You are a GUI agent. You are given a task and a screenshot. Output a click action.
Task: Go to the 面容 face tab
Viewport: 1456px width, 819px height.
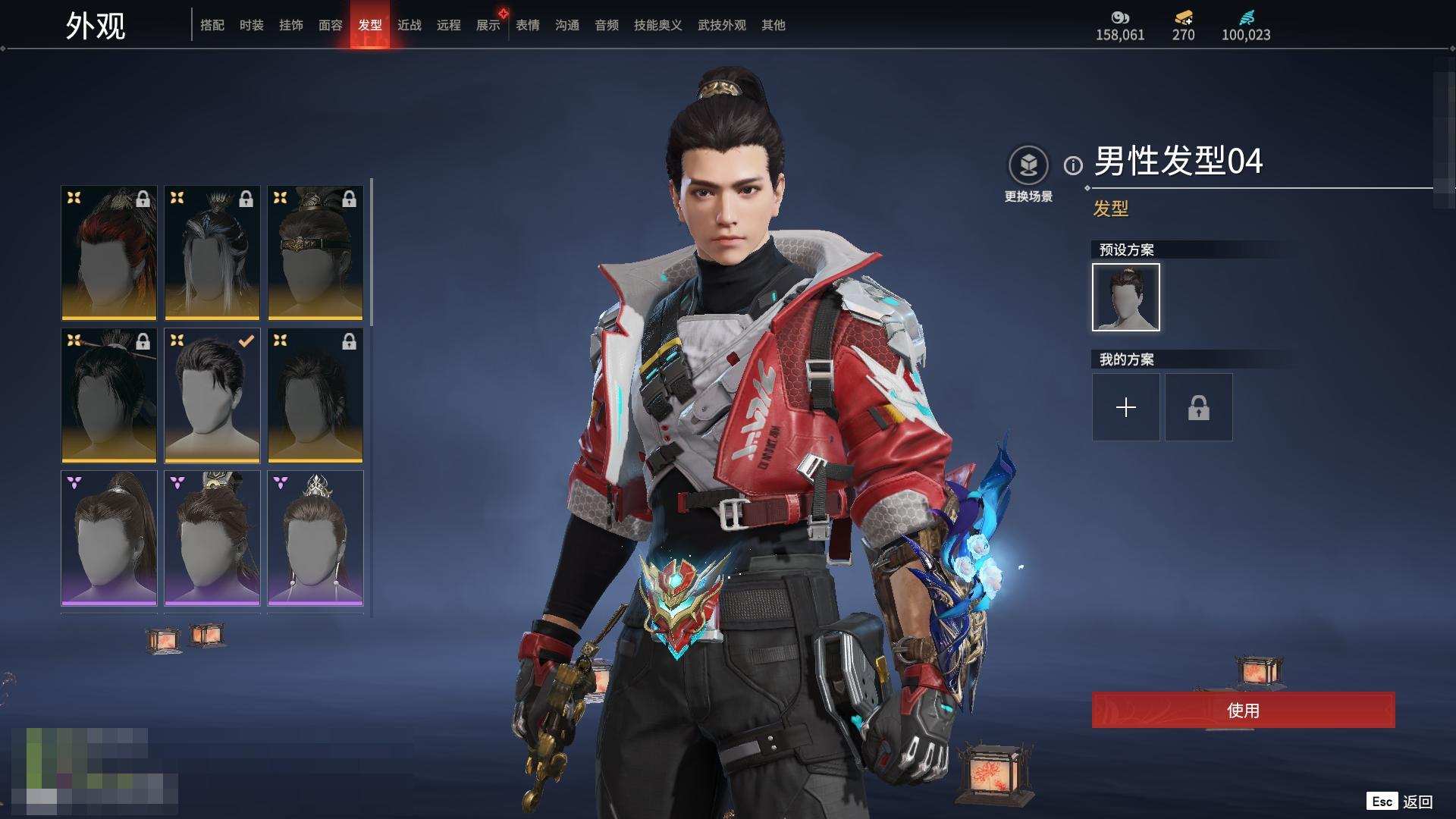click(x=330, y=25)
